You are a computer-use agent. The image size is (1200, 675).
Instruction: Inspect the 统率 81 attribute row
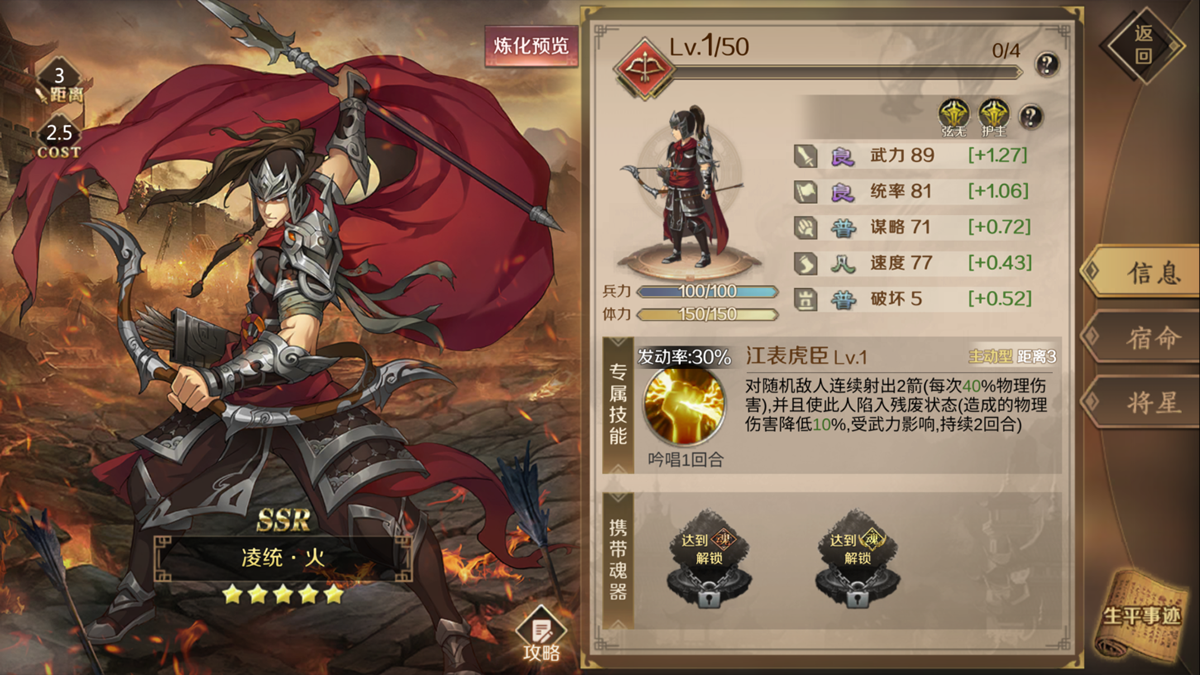910,191
